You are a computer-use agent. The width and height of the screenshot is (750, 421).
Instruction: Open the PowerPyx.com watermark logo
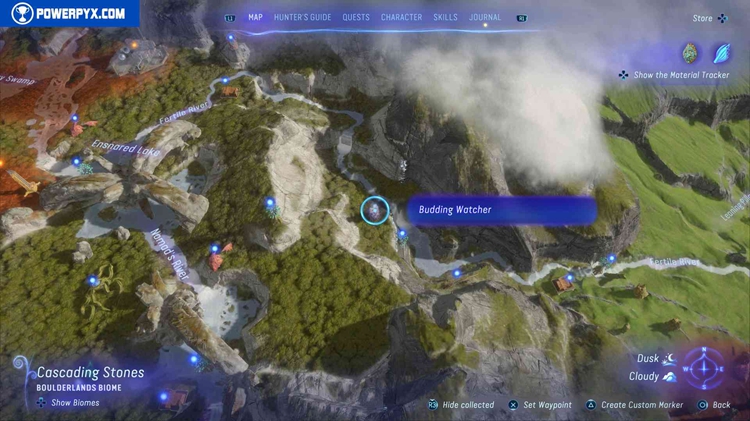(69, 13)
